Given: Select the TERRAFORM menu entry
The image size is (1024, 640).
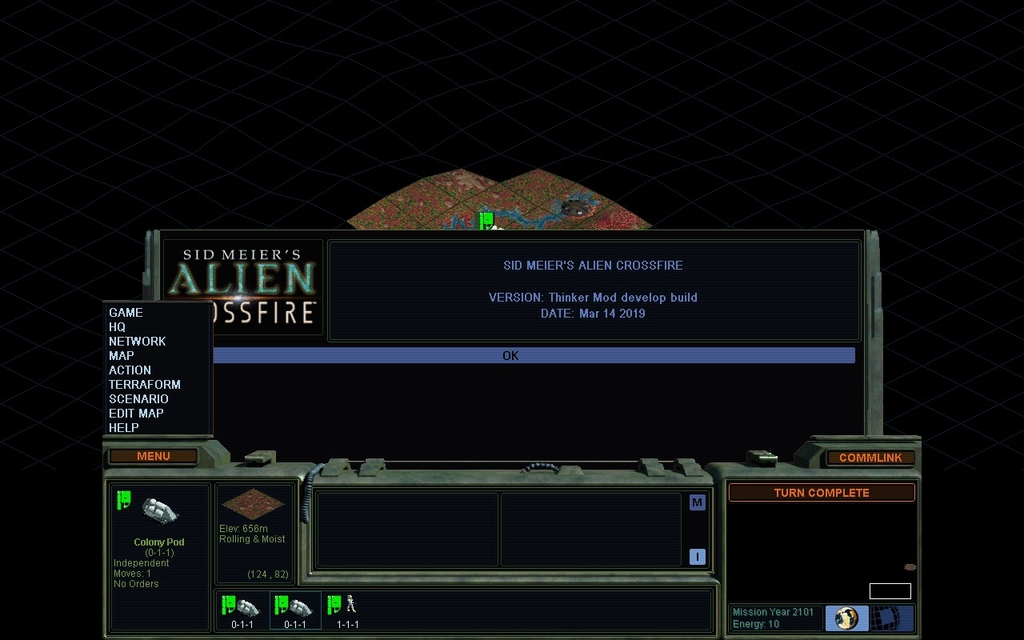Looking at the screenshot, I should tap(144, 384).
